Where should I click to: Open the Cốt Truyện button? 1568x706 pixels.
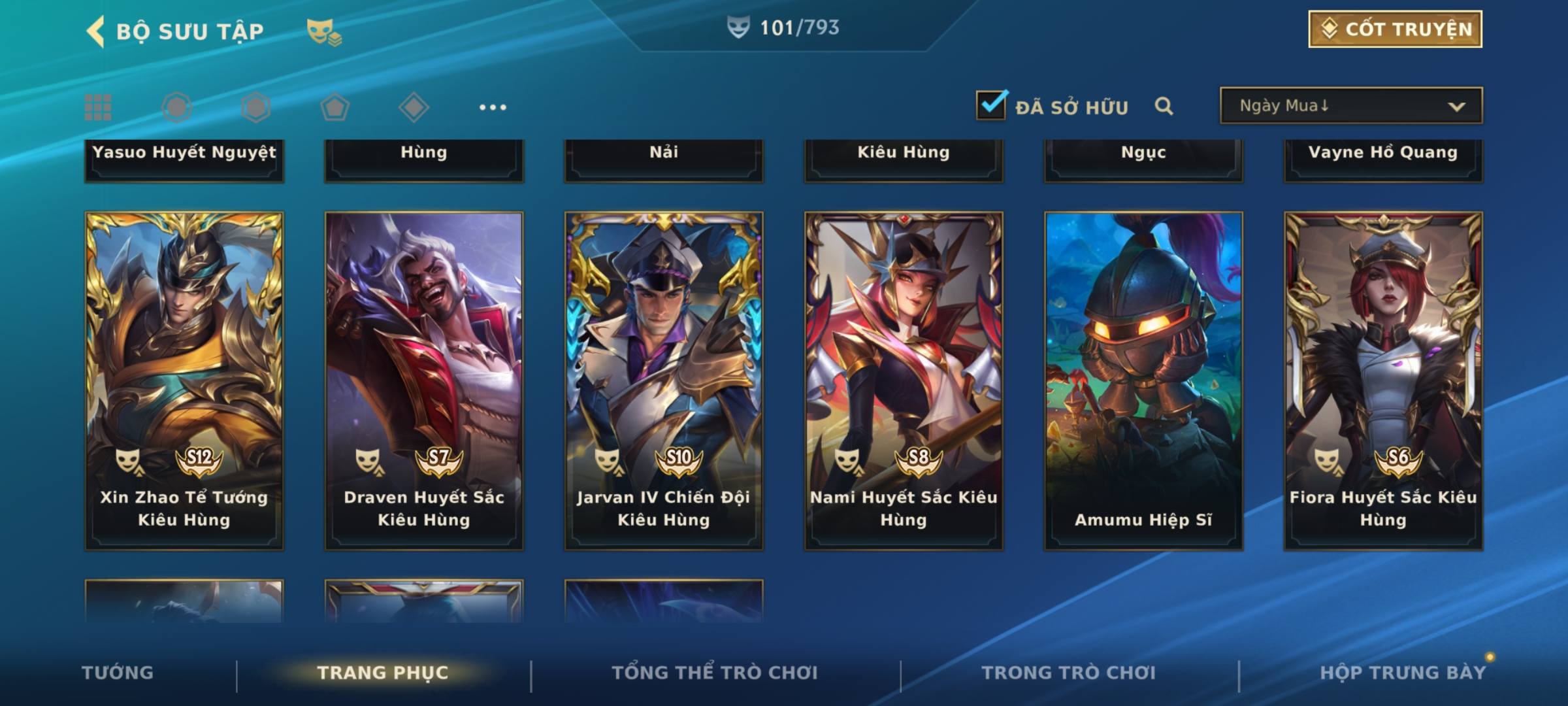1395,29
